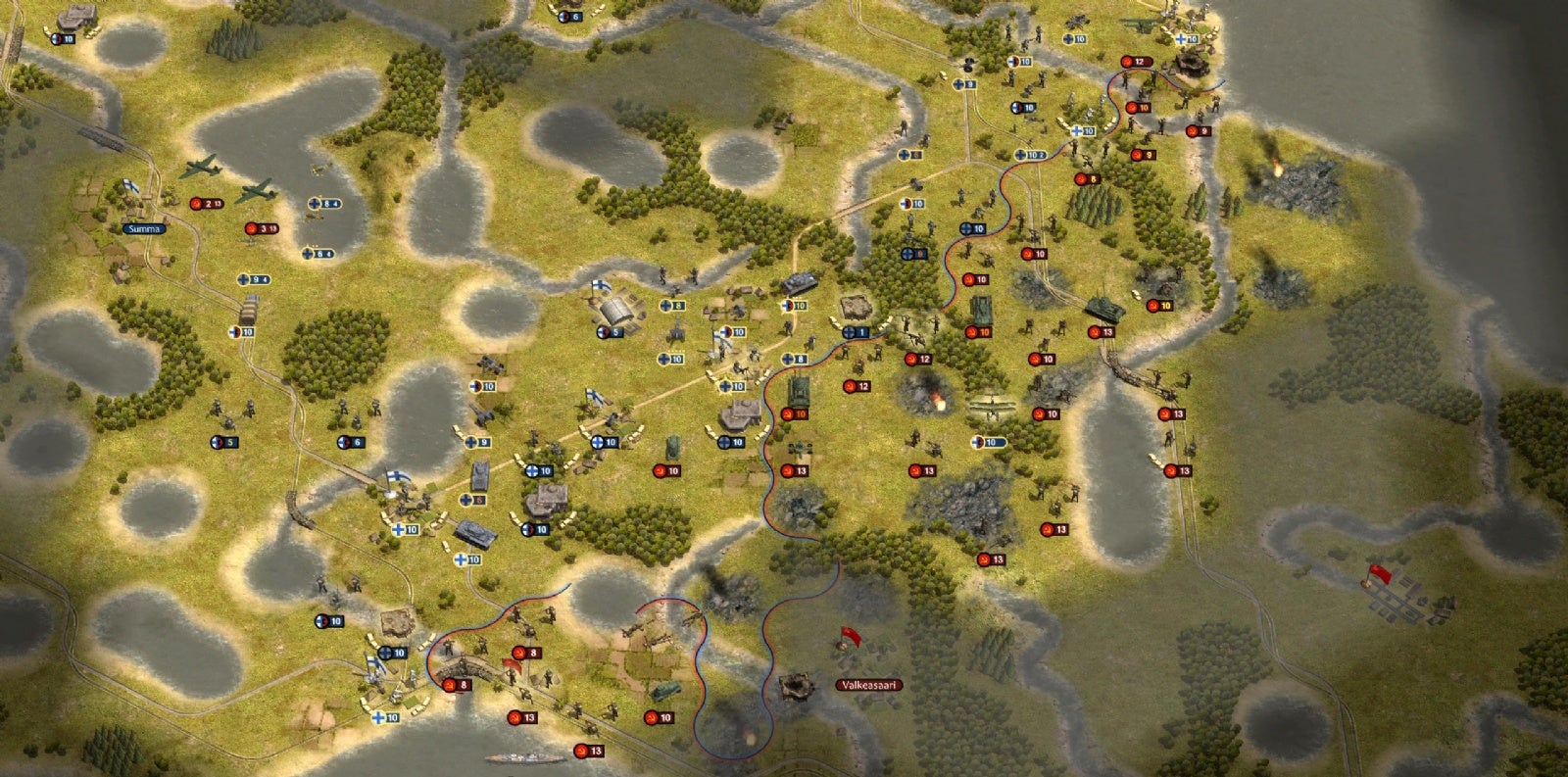
Task: Select the Finnish biplane unit
Action: pos(992,412)
